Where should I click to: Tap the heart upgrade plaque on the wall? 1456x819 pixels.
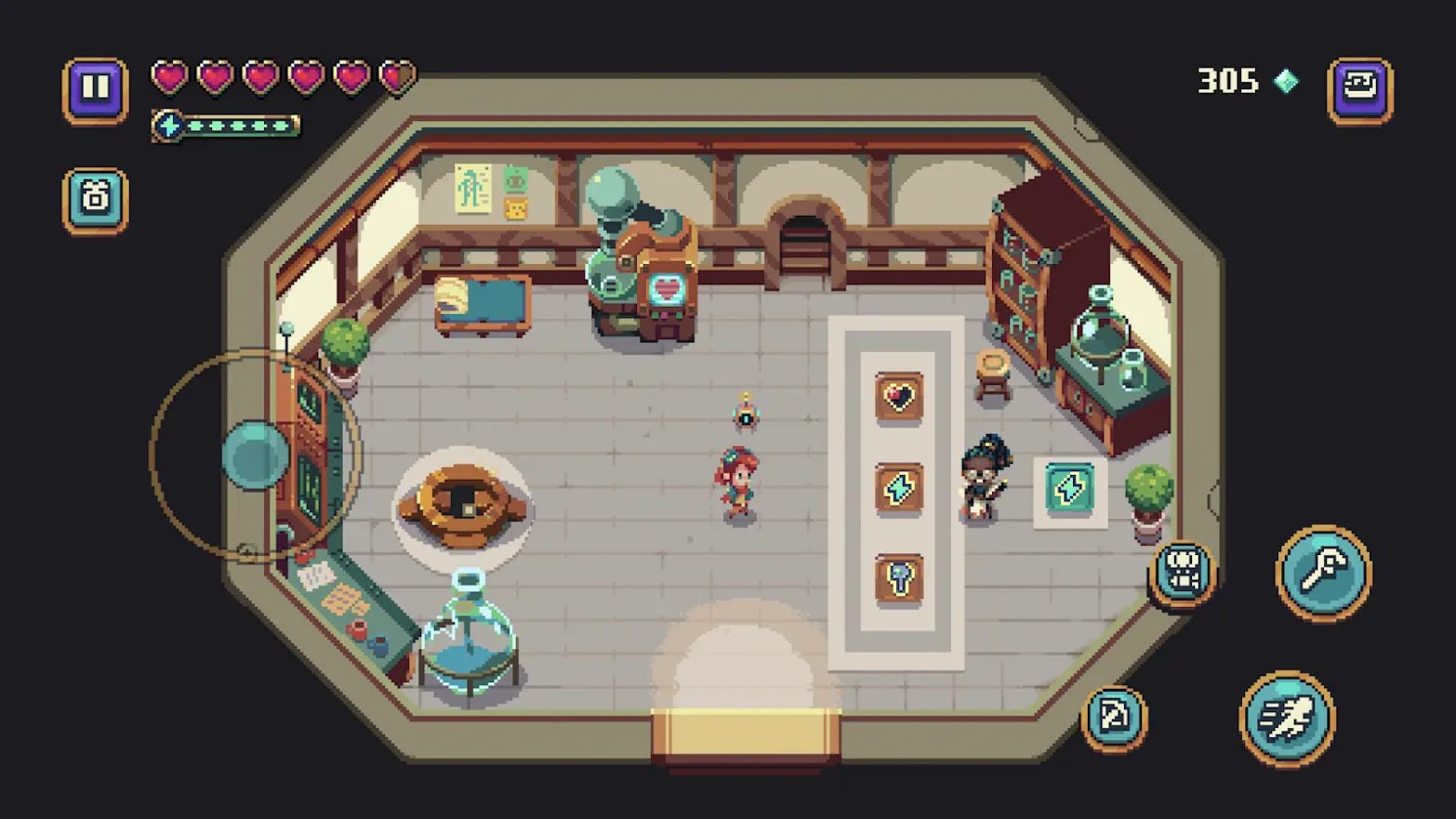pyautogui.click(x=897, y=394)
